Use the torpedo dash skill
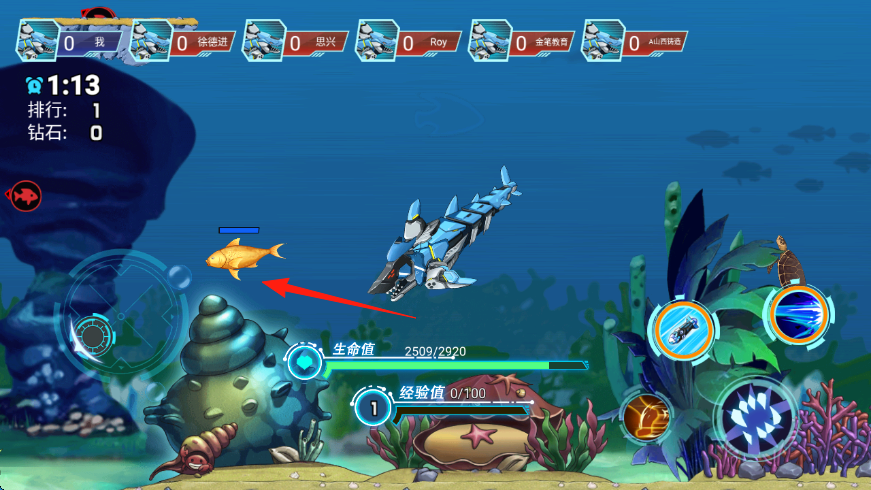 pos(684,326)
